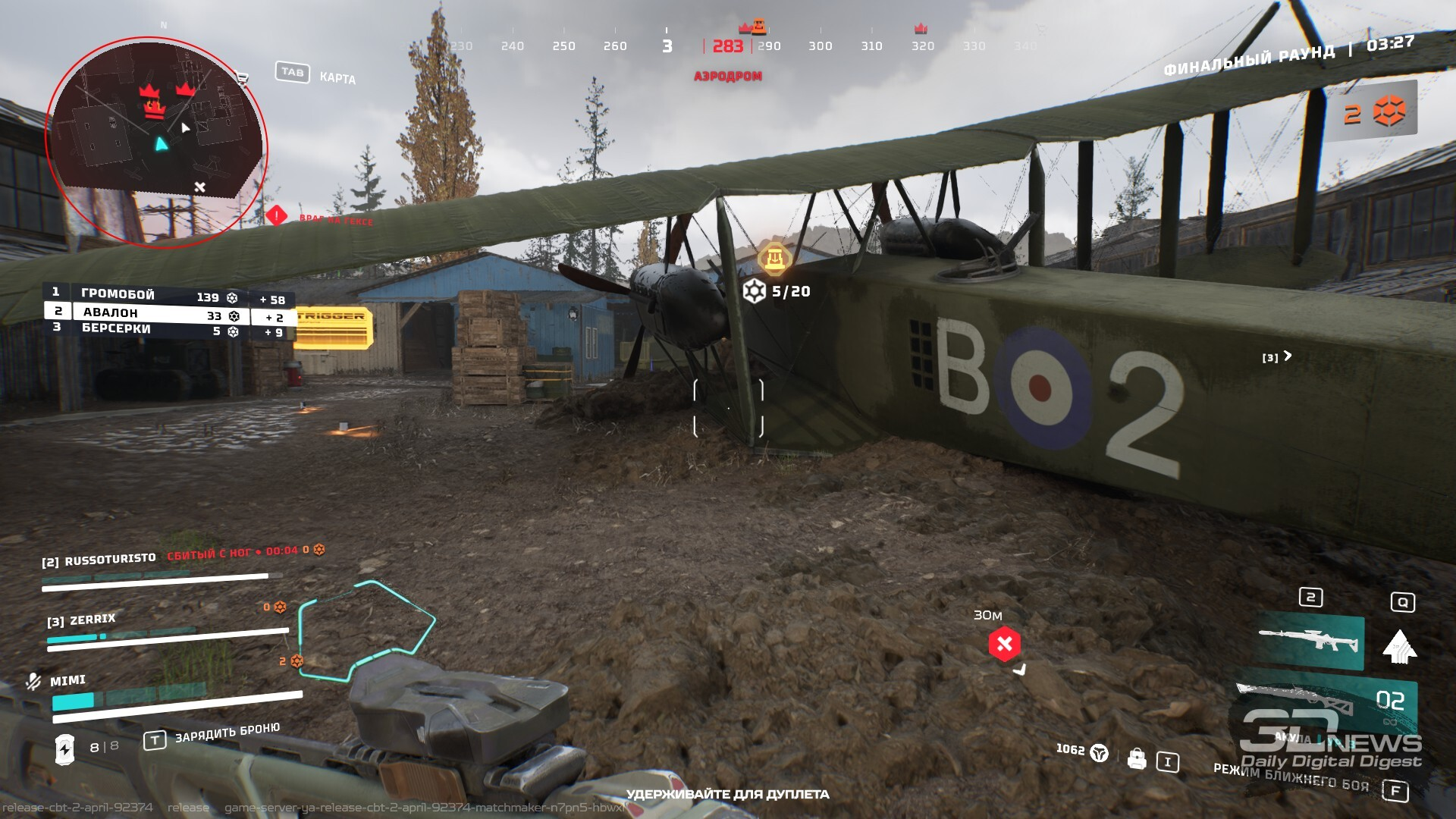Click the red crown marker at compass 320
The image size is (1456, 819).
click(921, 29)
